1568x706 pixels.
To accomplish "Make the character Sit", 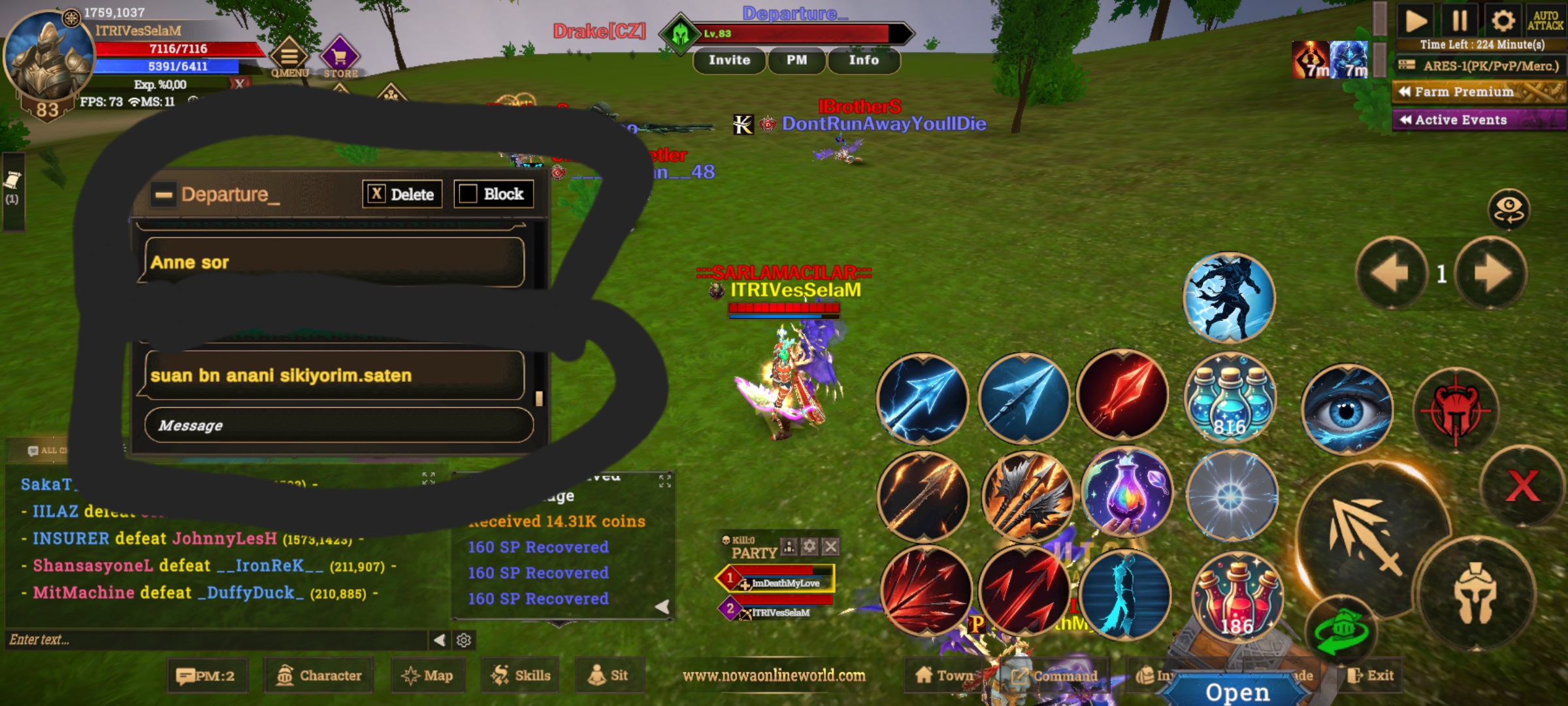I will coord(608,676).
